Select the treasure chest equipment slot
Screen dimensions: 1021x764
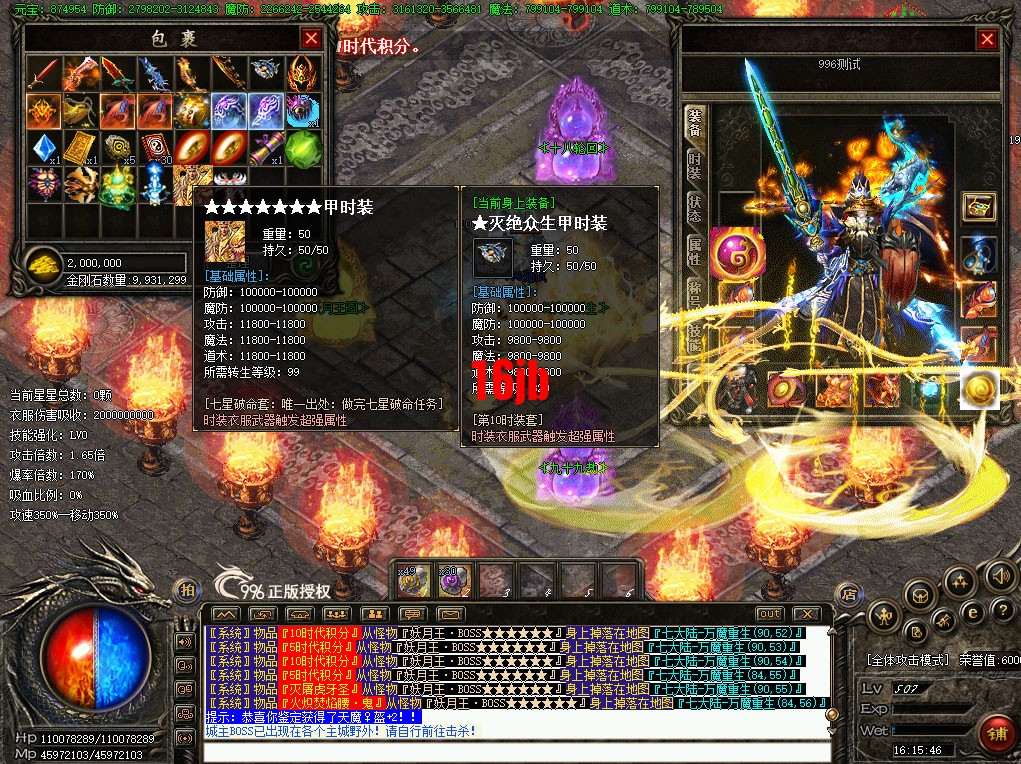[978, 207]
